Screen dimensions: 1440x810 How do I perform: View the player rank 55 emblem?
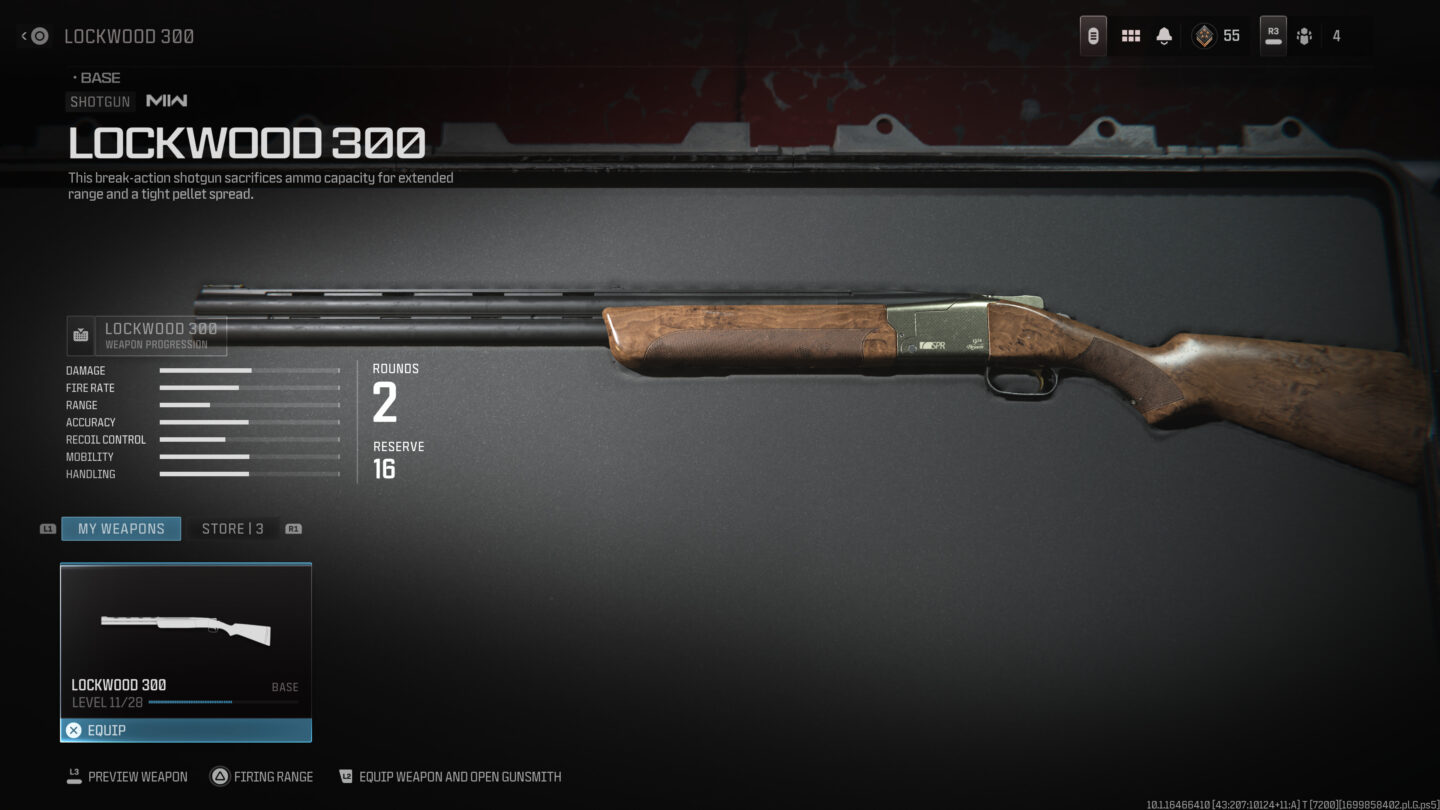tap(1204, 36)
